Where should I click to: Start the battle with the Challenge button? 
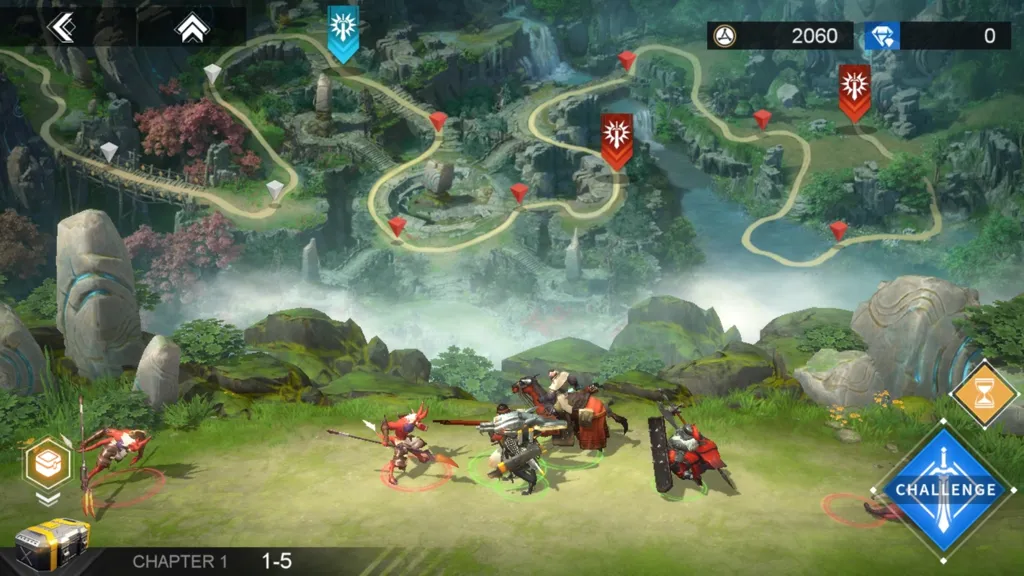tap(945, 489)
